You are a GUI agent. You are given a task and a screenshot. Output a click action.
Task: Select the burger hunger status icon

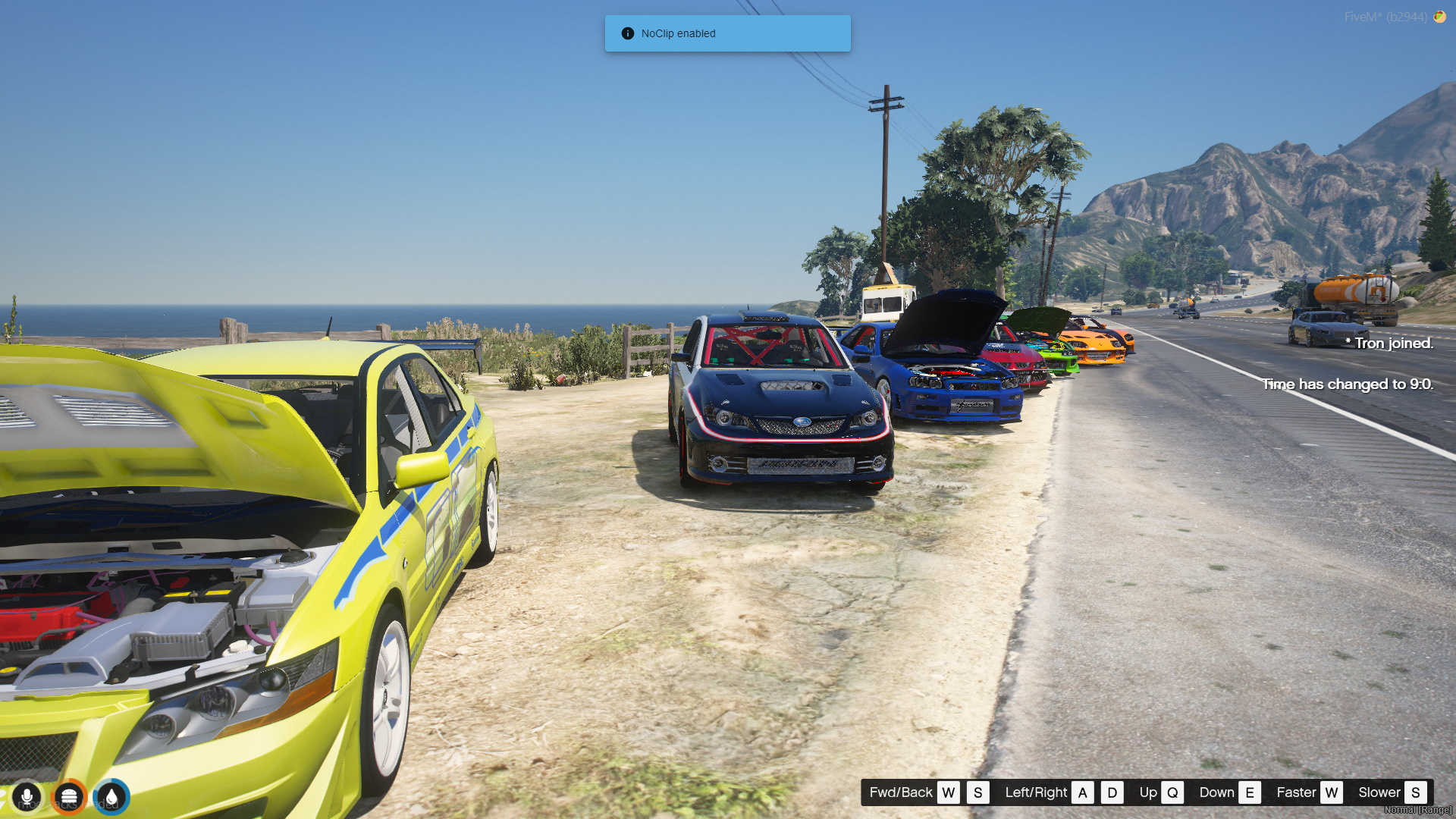[69, 797]
